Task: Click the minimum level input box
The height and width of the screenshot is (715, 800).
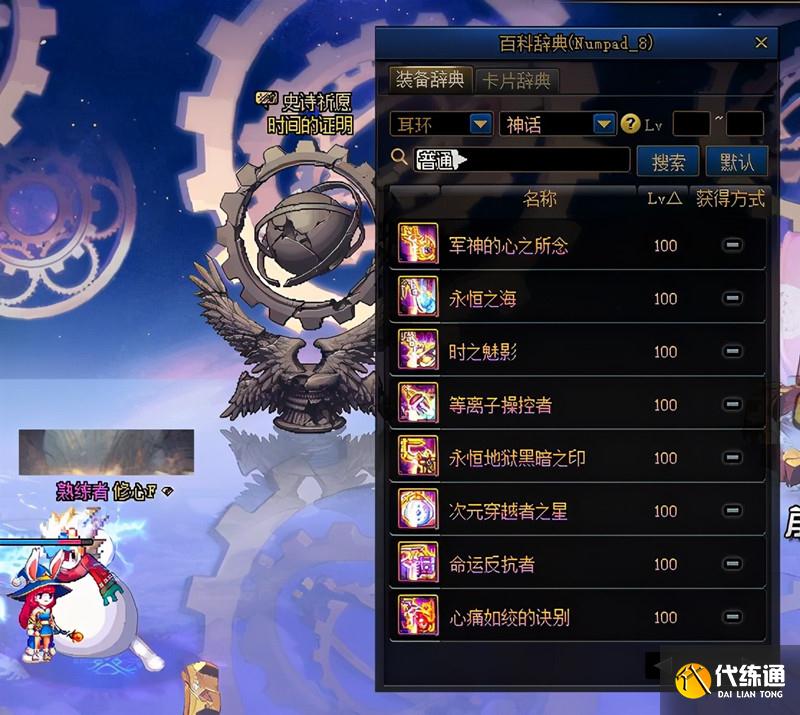Action: pyautogui.click(x=691, y=124)
